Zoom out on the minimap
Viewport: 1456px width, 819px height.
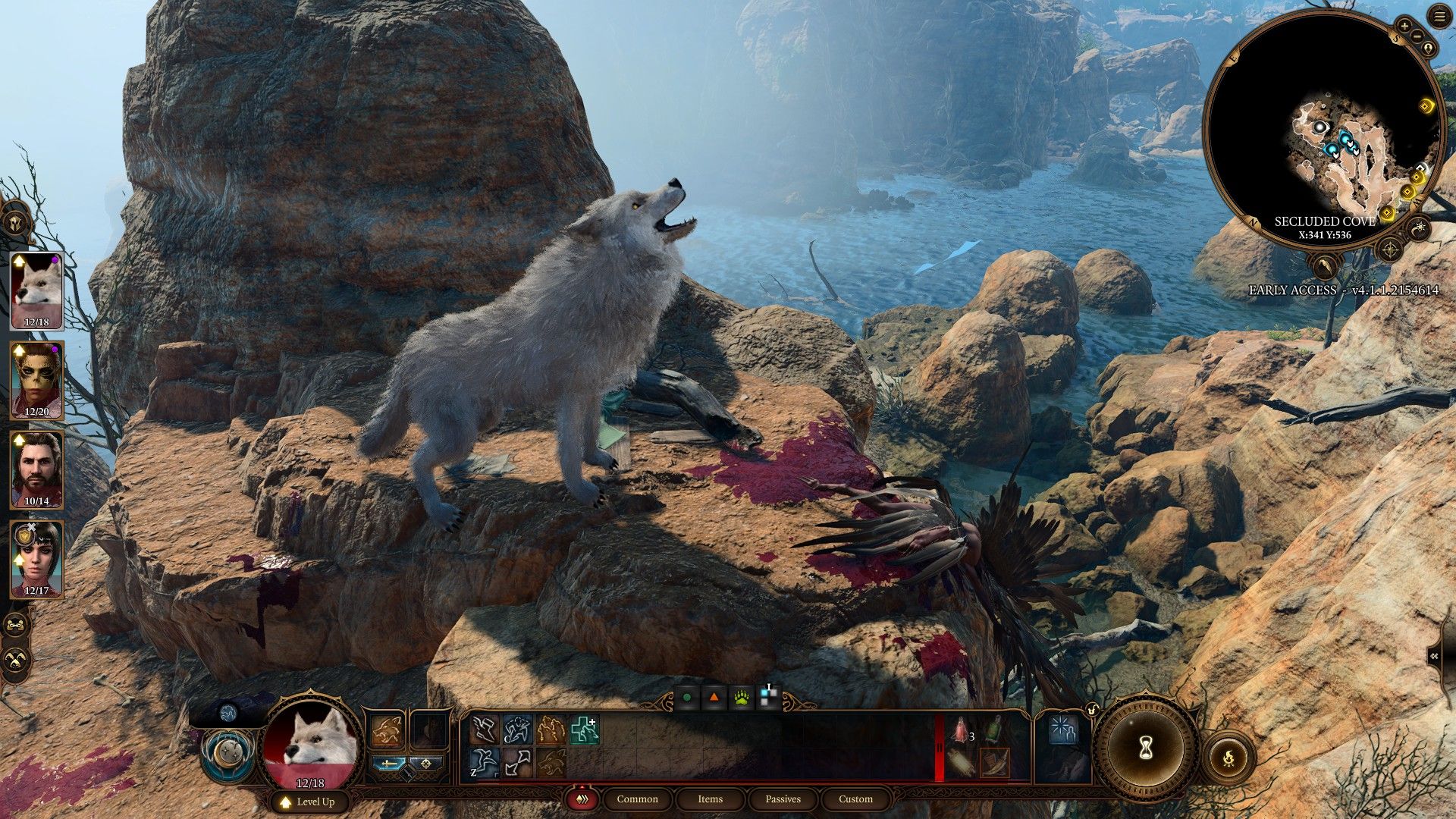[1417, 36]
